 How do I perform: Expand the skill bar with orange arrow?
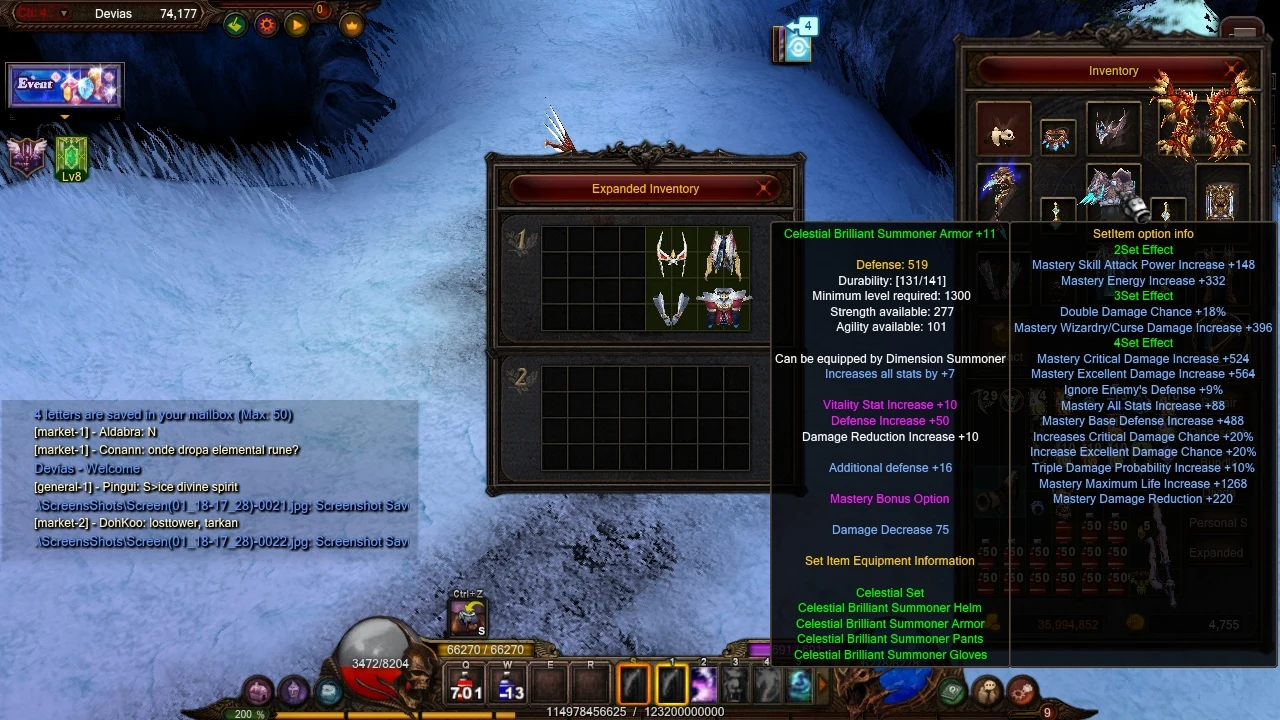[823, 685]
